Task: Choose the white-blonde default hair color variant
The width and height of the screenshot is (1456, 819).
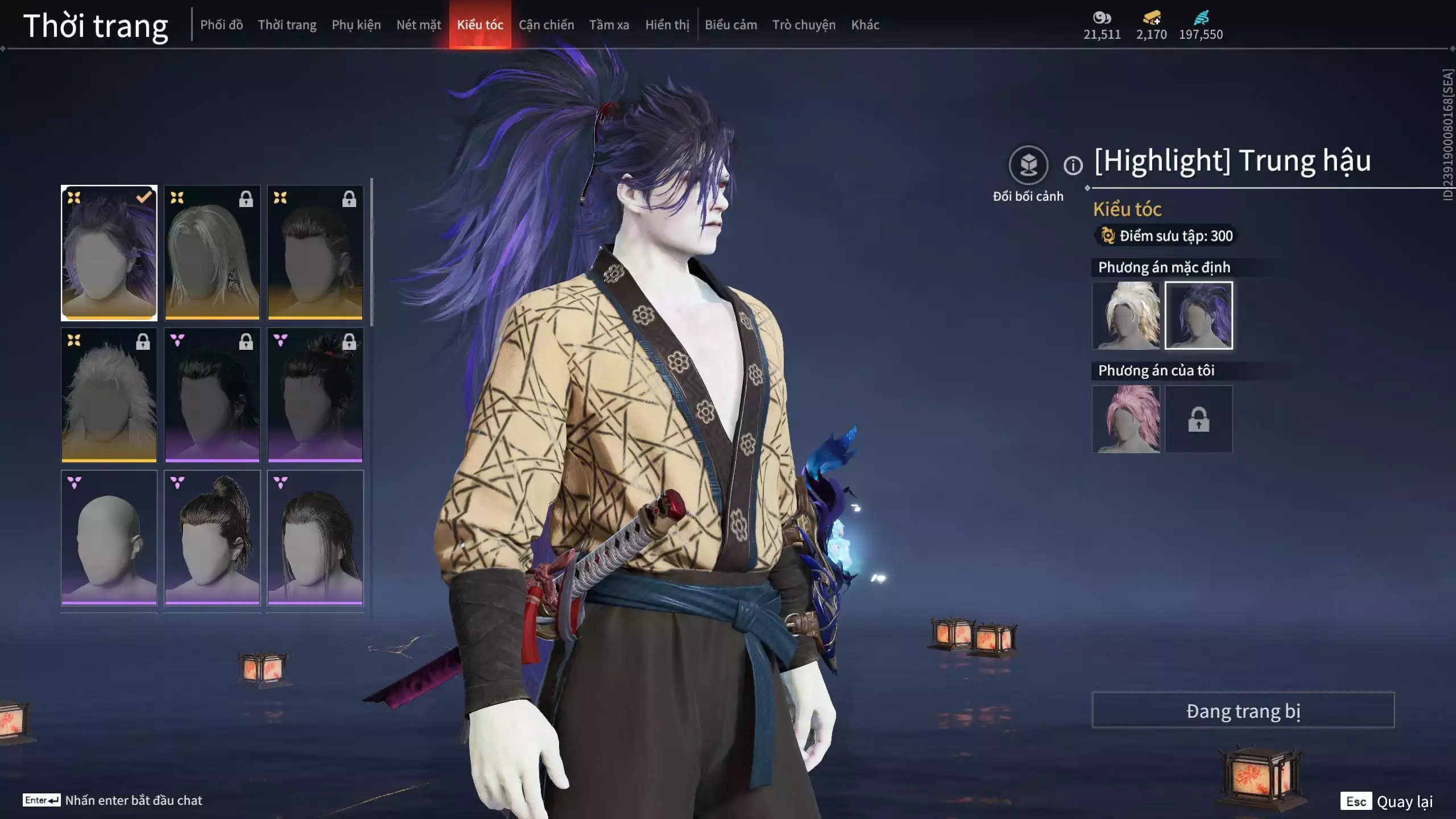Action: pos(1126,315)
